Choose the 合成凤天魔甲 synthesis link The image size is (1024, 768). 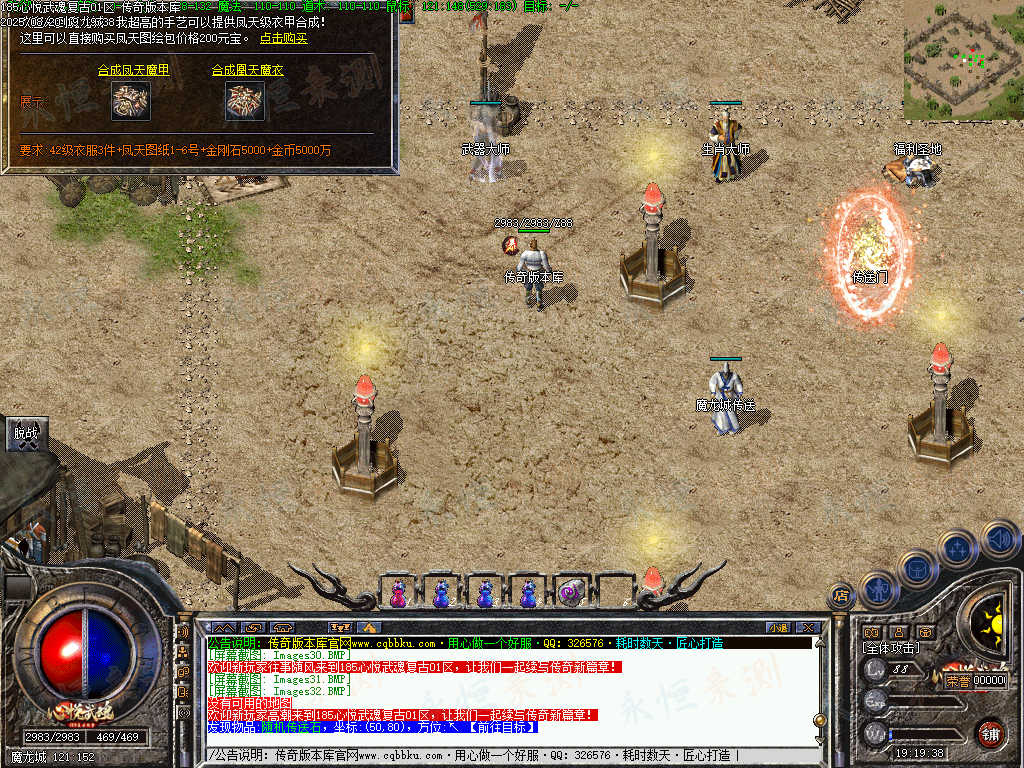coord(133,71)
